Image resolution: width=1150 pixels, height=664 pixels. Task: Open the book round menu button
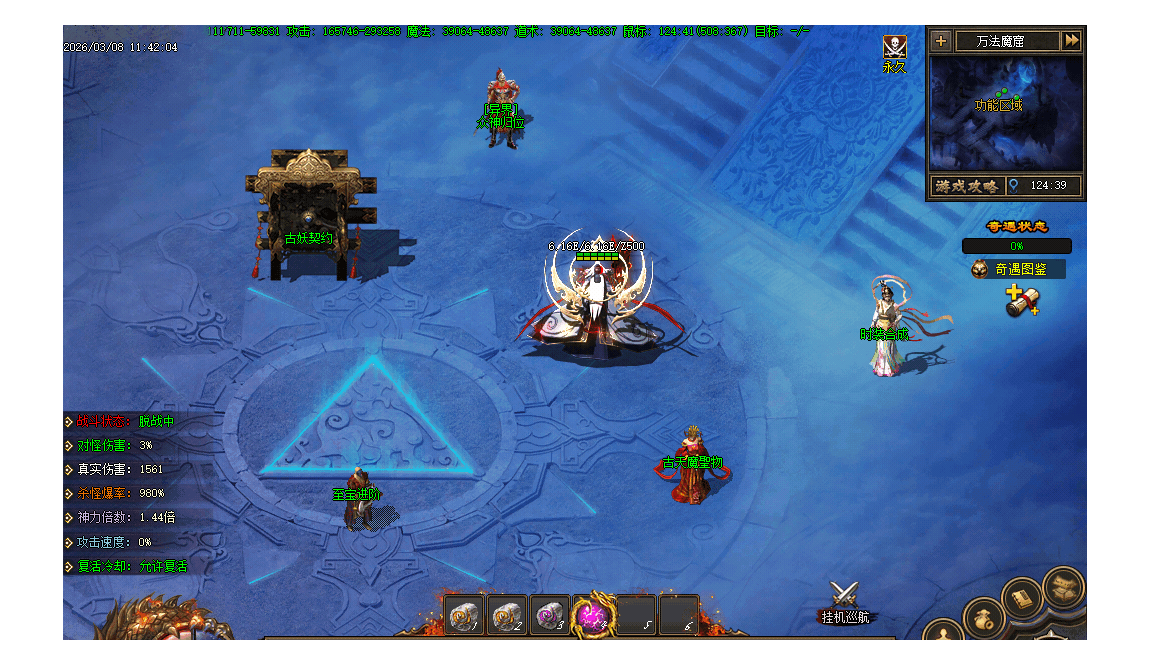(x=1021, y=597)
